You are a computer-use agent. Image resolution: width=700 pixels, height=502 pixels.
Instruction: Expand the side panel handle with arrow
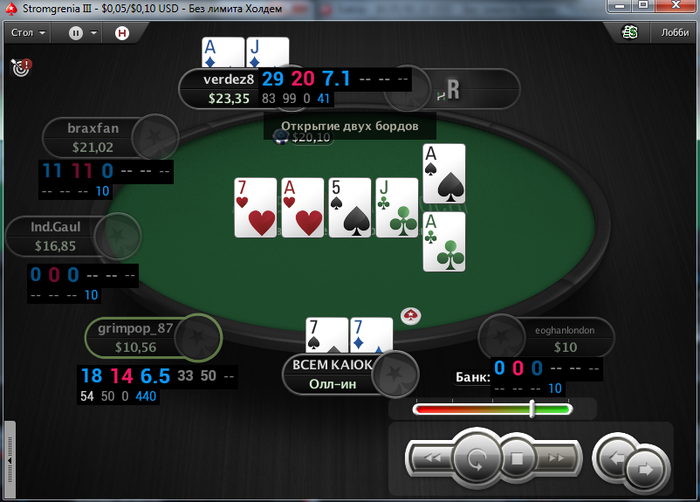pyautogui.click(x=10, y=457)
